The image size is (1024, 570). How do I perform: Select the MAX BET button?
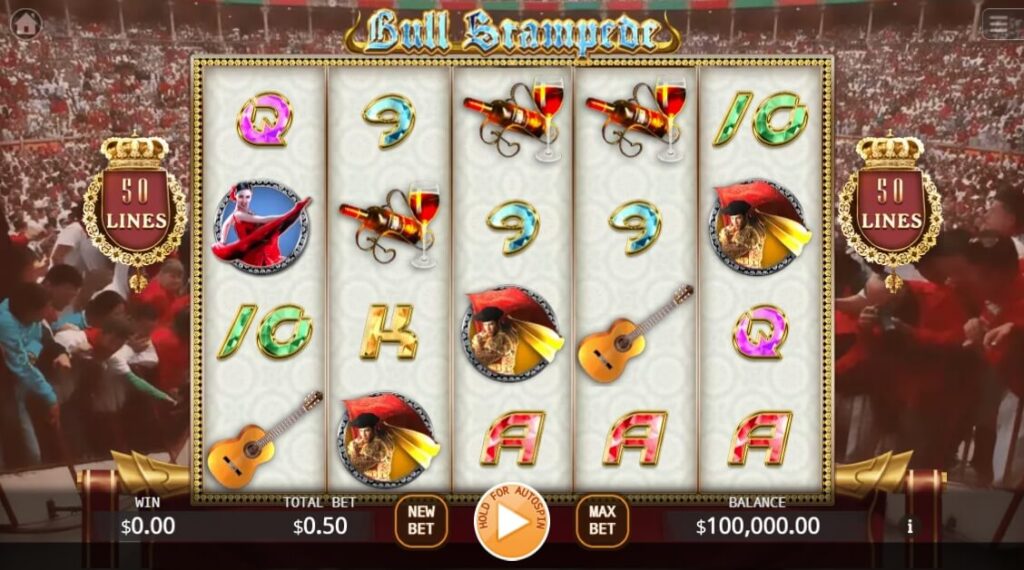[601, 521]
